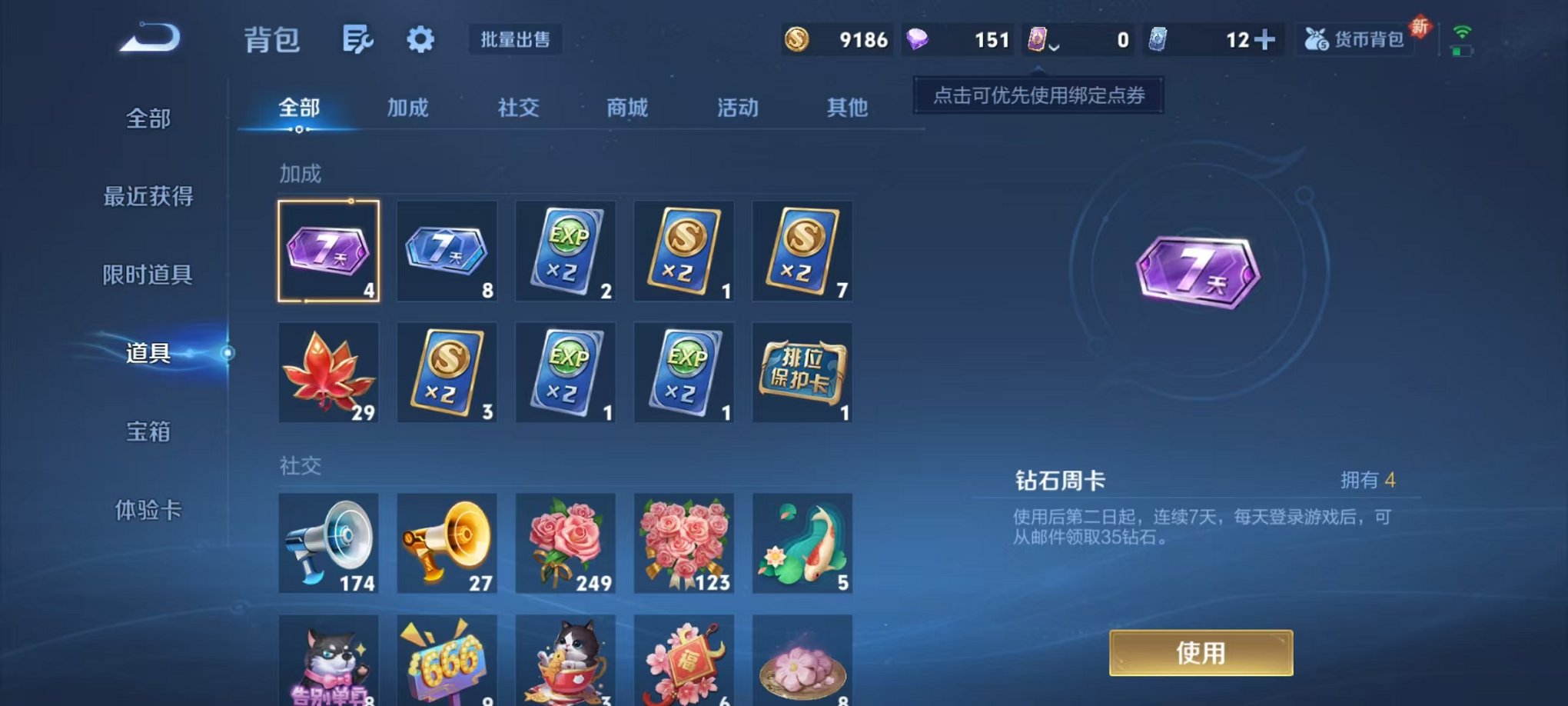Select the EXP x2 double experience card

point(566,251)
